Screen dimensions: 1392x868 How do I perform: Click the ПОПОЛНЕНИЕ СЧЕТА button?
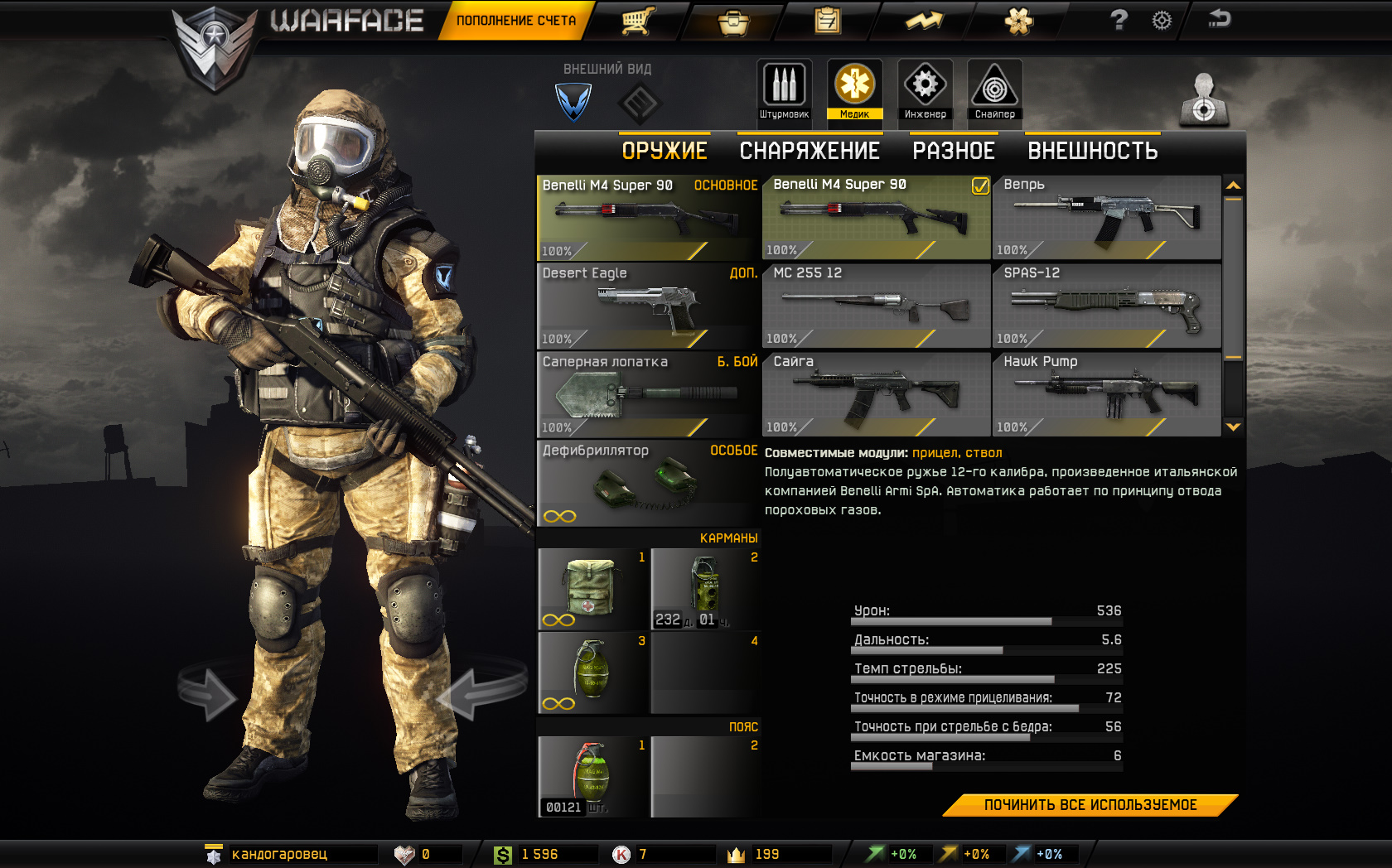pos(515,21)
